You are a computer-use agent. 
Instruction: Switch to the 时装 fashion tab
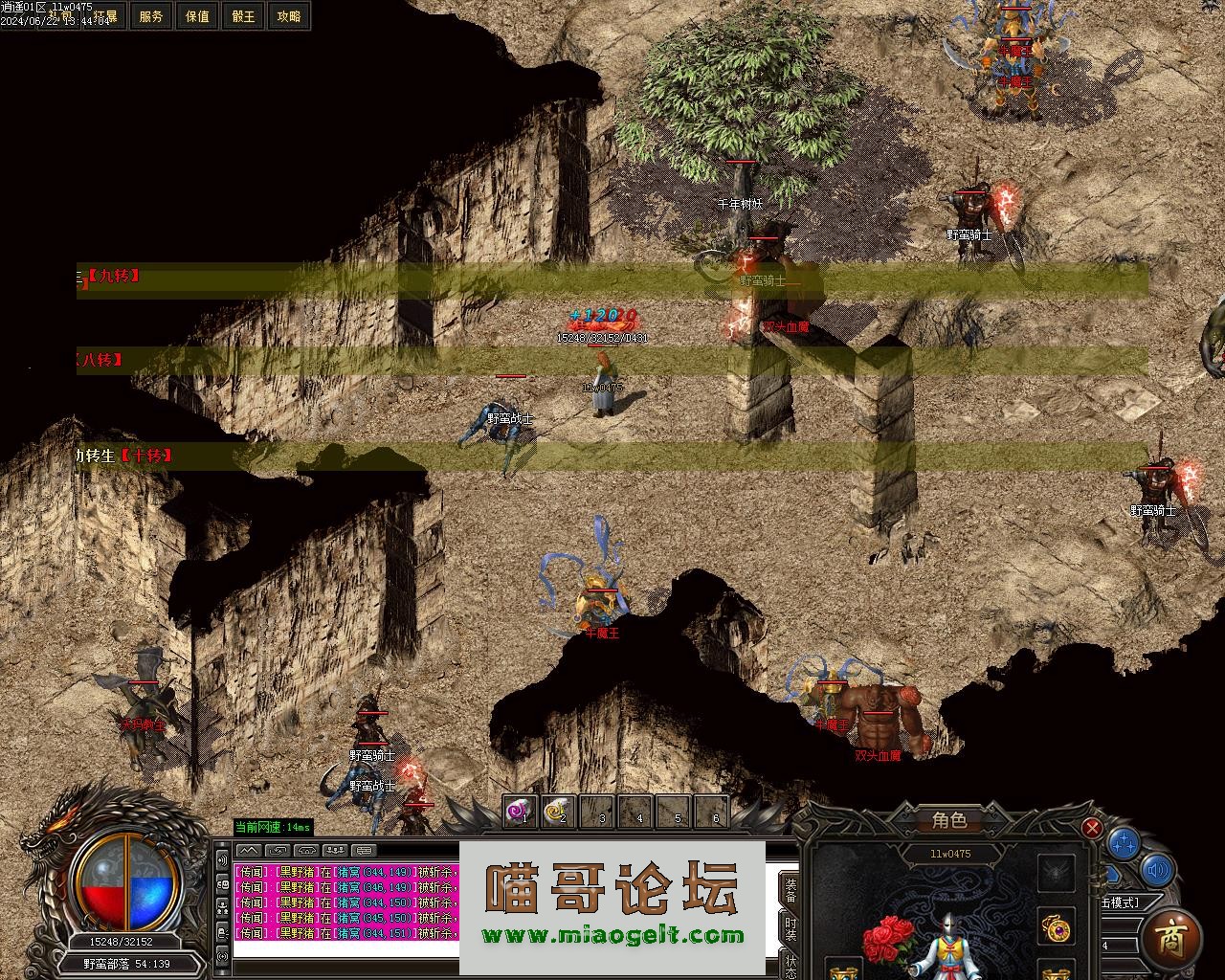coord(791,927)
